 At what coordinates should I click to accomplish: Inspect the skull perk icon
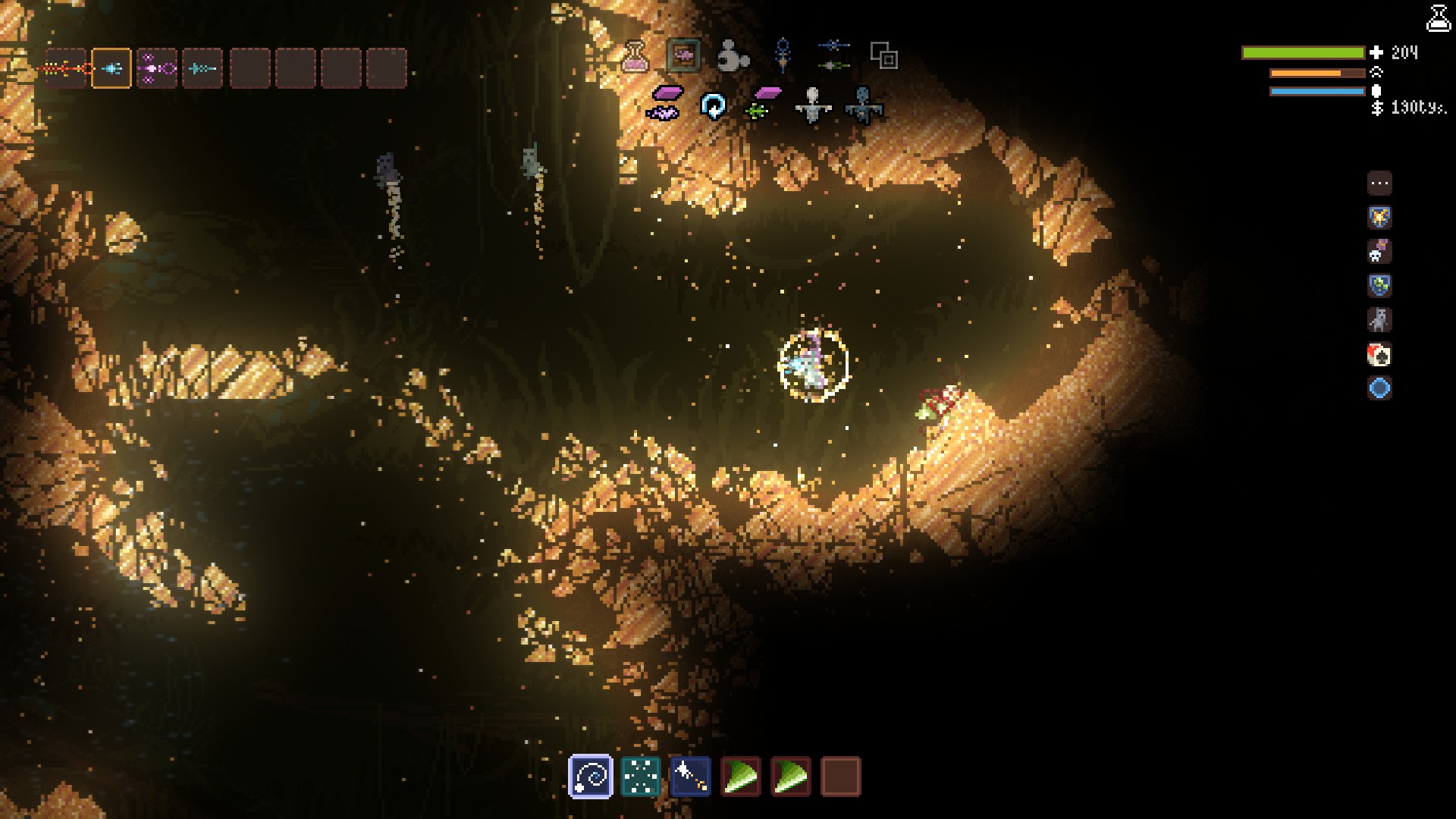click(x=1379, y=252)
